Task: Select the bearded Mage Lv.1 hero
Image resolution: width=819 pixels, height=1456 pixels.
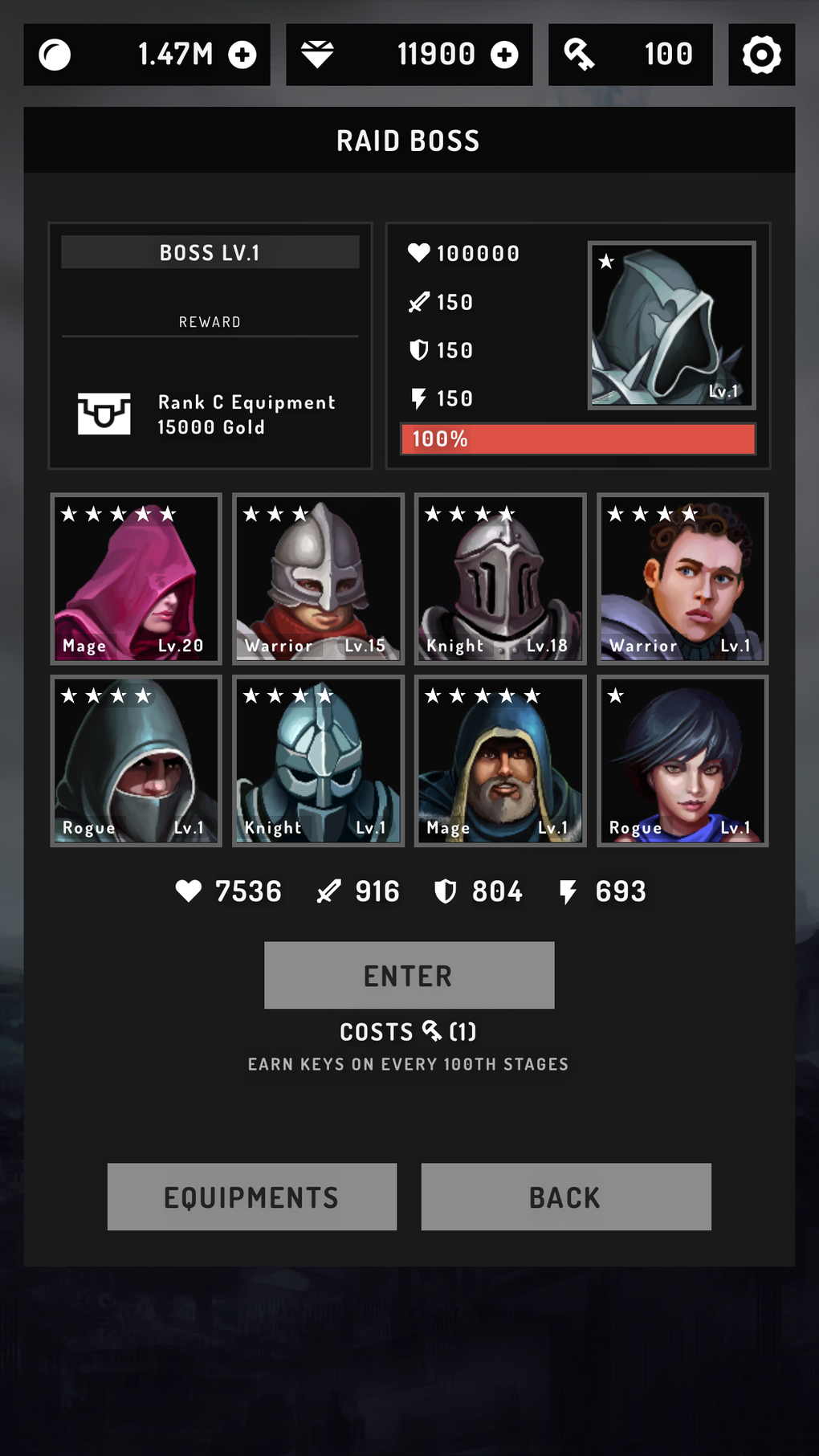Action: click(500, 761)
